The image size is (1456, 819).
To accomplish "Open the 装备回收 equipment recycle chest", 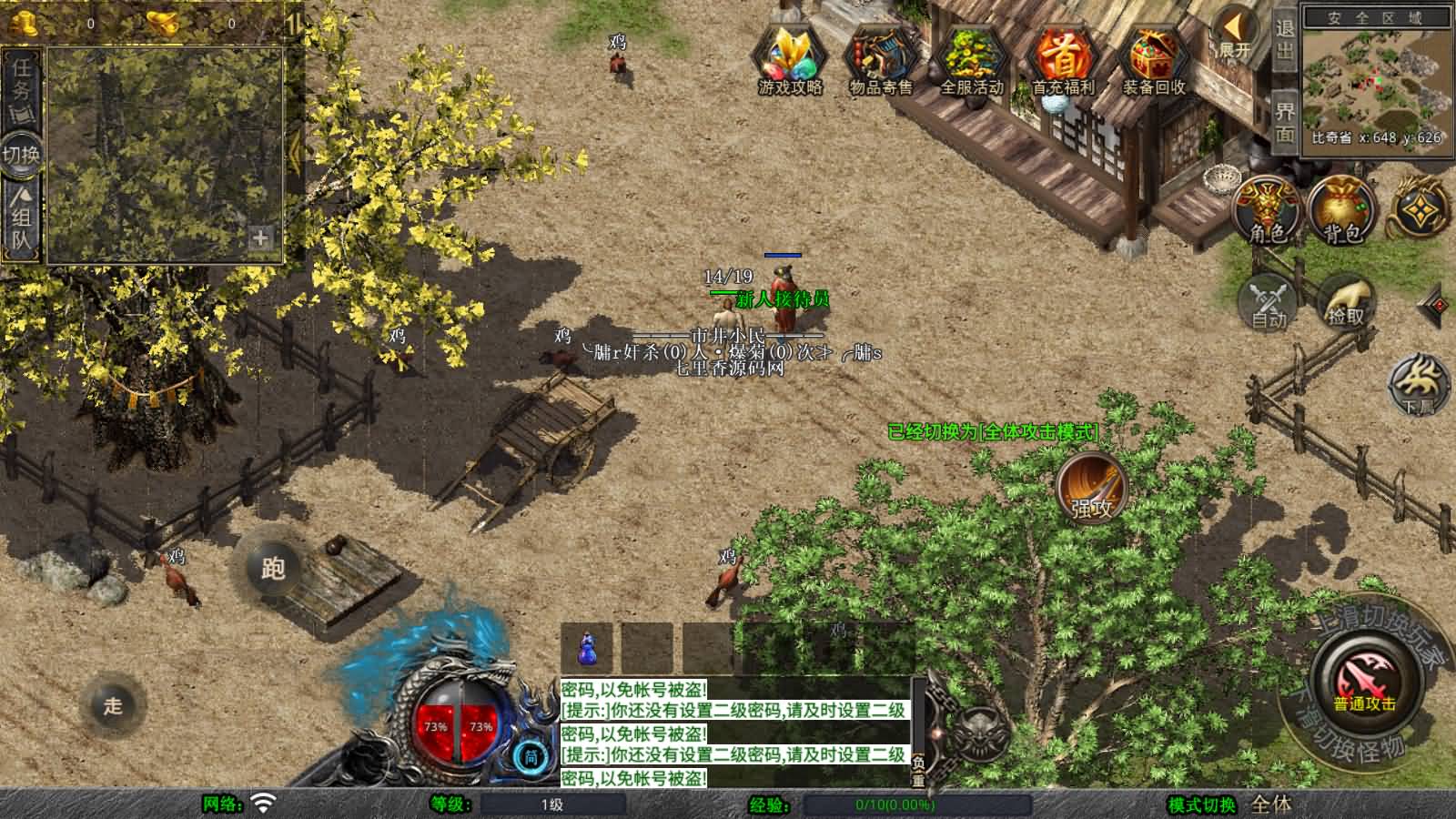I will (x=1153, y=59).
